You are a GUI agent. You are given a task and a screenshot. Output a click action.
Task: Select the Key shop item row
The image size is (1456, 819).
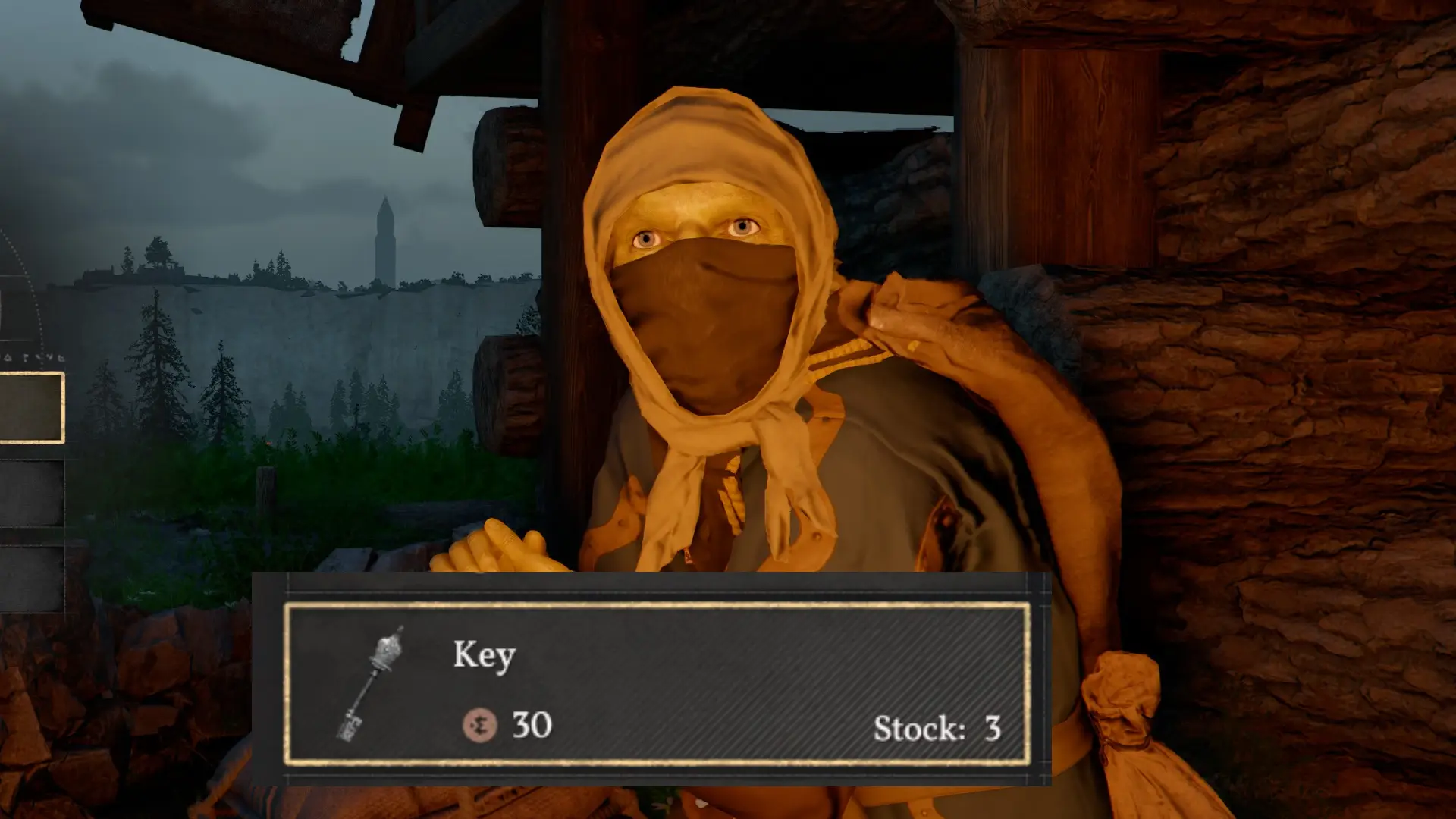click(x=657, y=683)
